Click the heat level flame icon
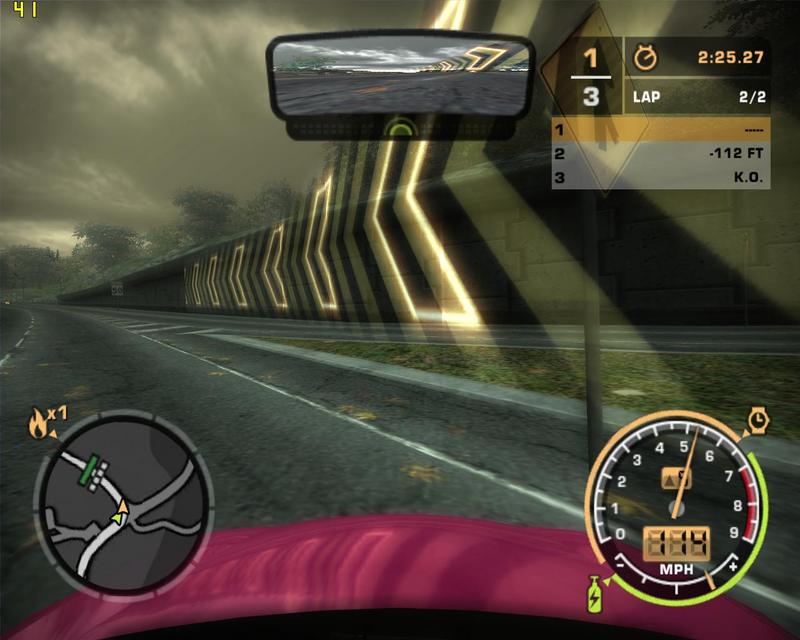This screenshot has width=800, height=640. (39, 424)
